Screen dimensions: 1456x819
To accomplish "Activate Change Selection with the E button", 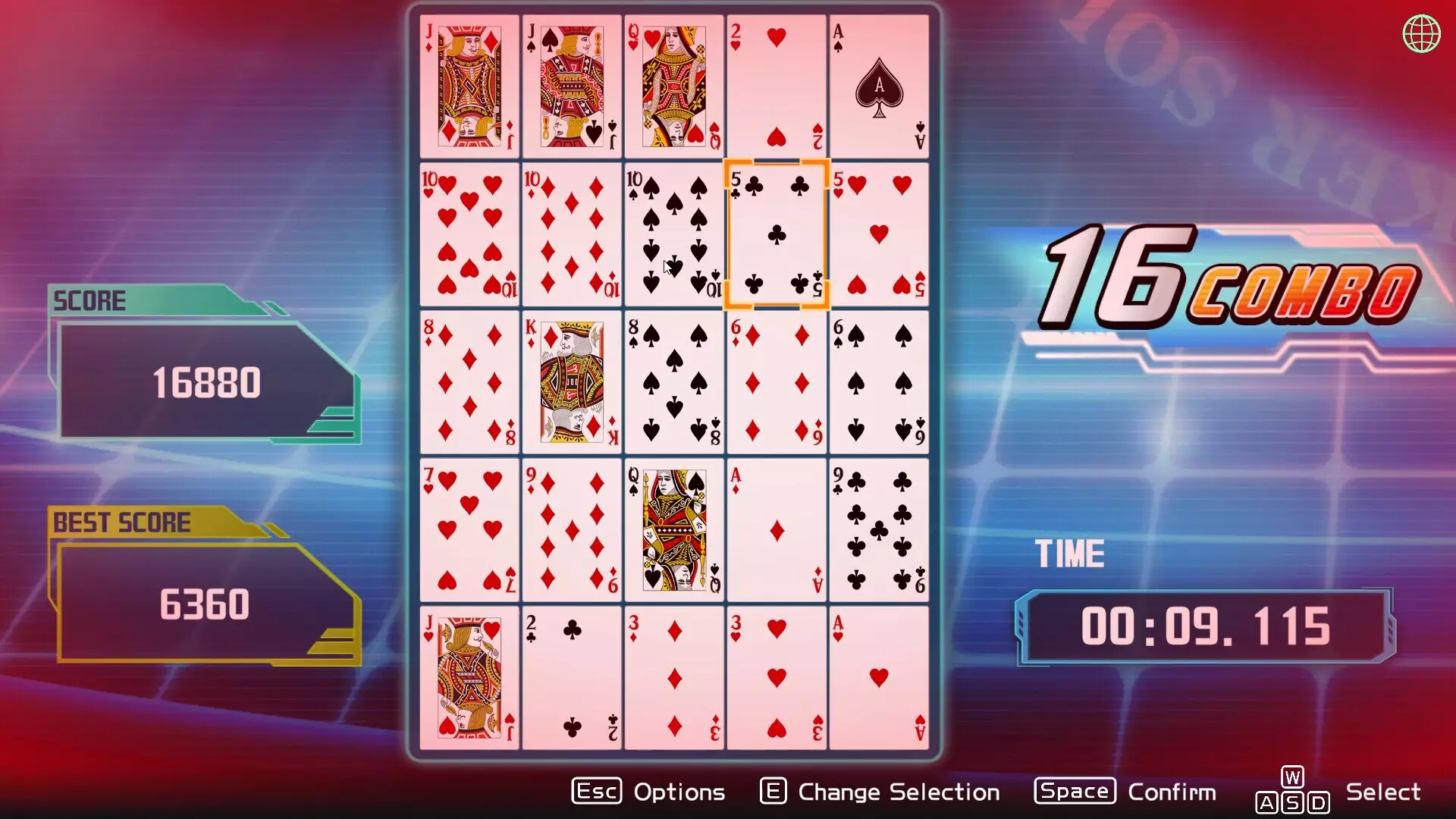I will [773, 791].
